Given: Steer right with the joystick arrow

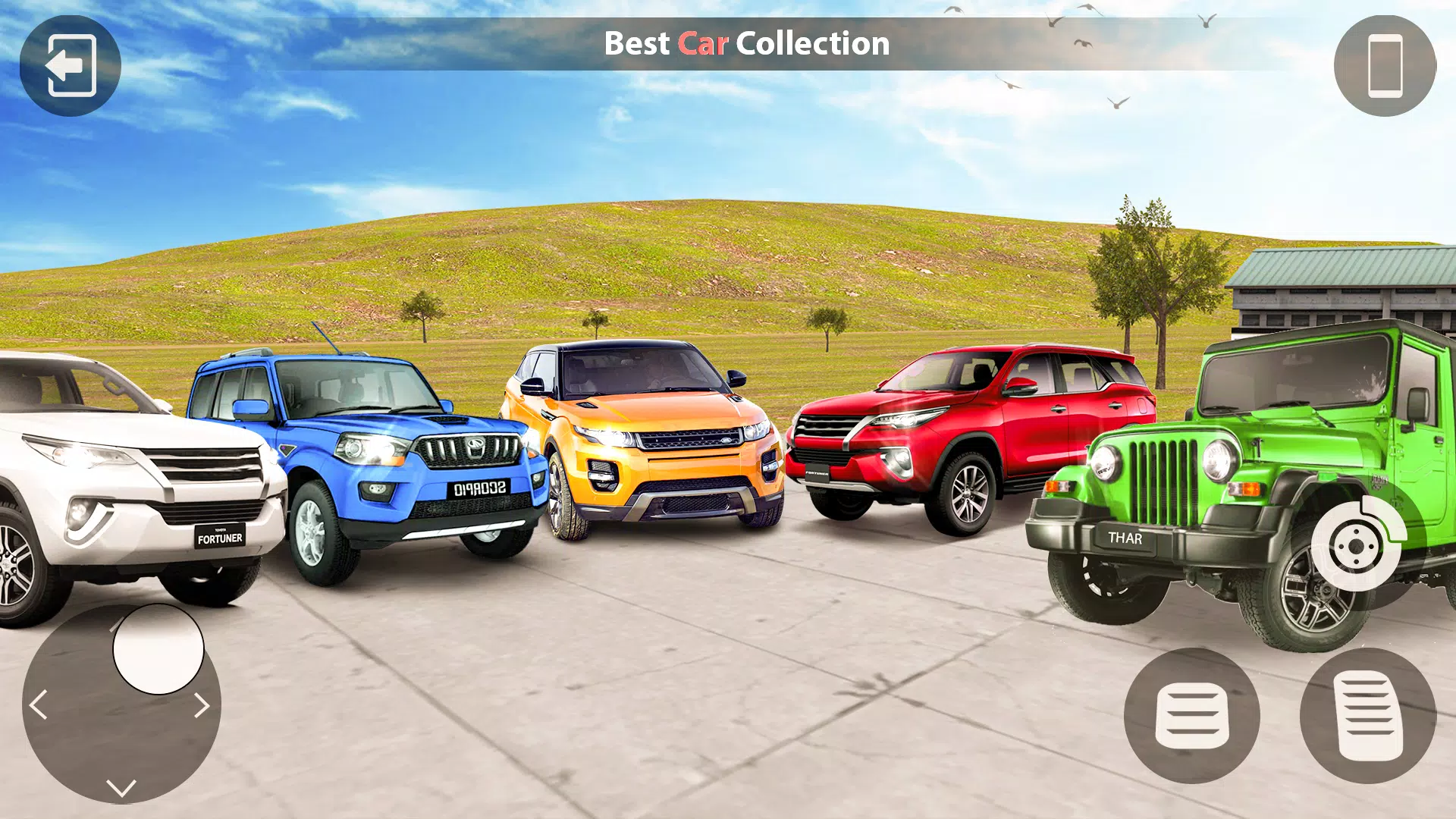Looking at the screenshot, I should 201,705.
